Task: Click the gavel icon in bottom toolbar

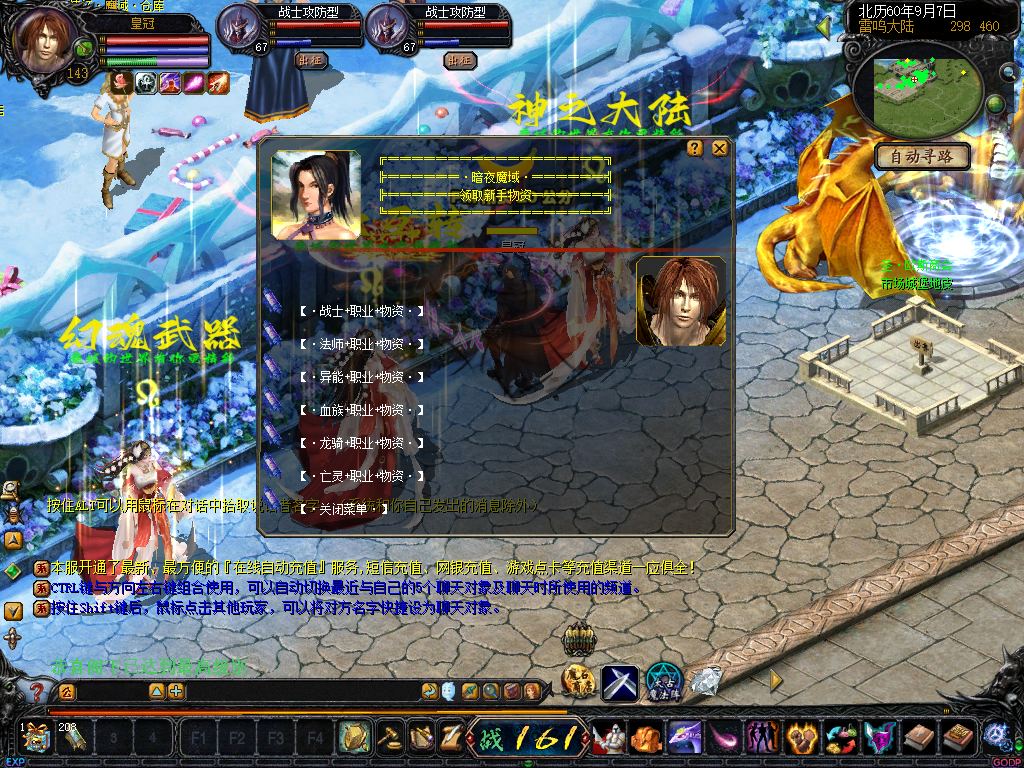Action: click(x=390, y=738)
